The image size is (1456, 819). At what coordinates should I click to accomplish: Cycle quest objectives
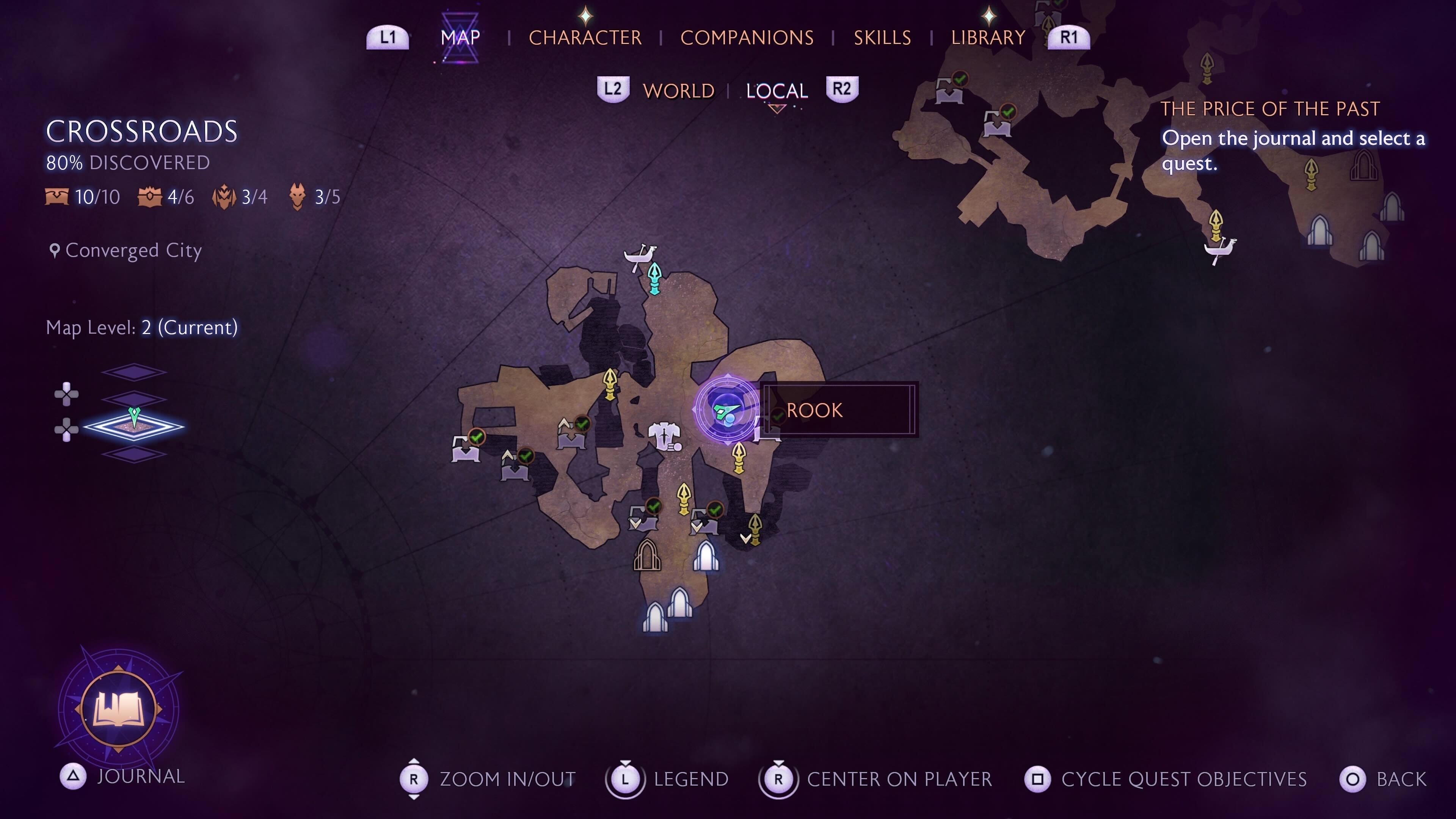(1183, 780)
